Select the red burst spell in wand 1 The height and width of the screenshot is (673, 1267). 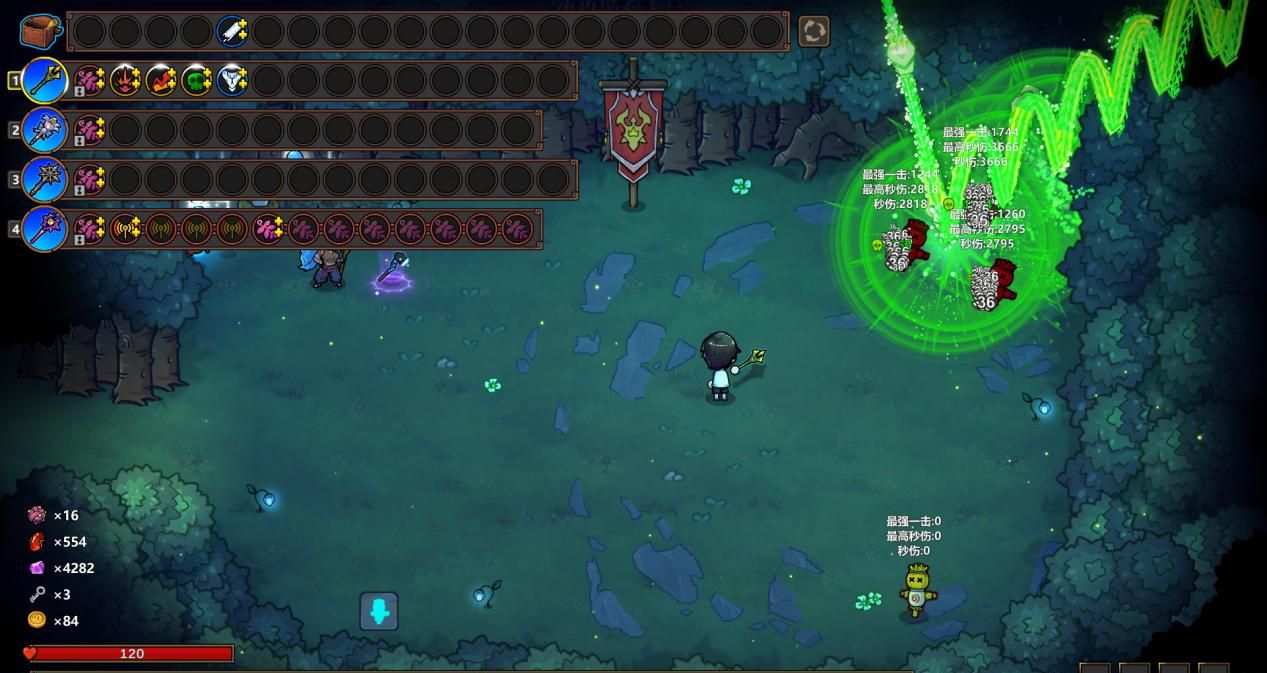point(125,80)
